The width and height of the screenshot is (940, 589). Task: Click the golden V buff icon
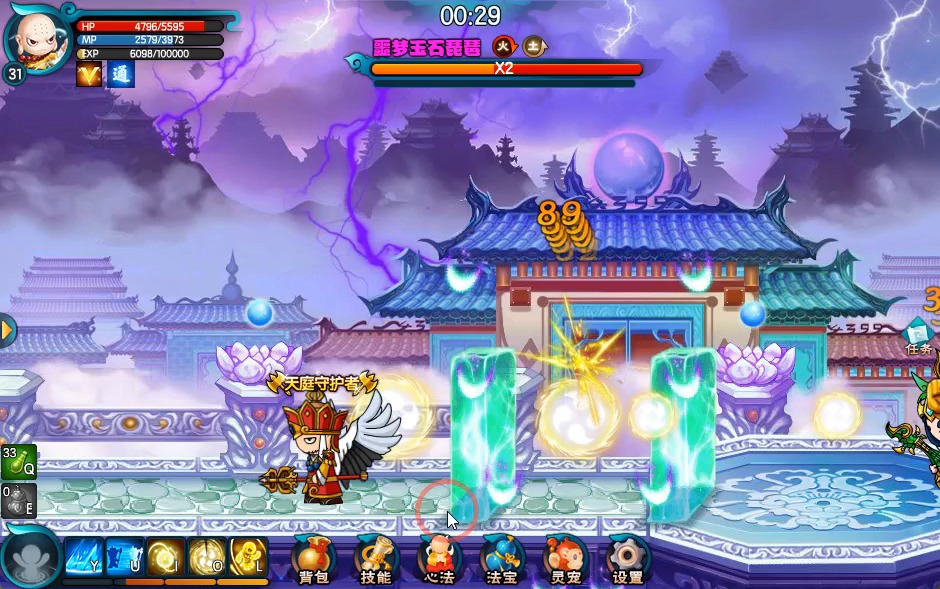click(89, 74)
